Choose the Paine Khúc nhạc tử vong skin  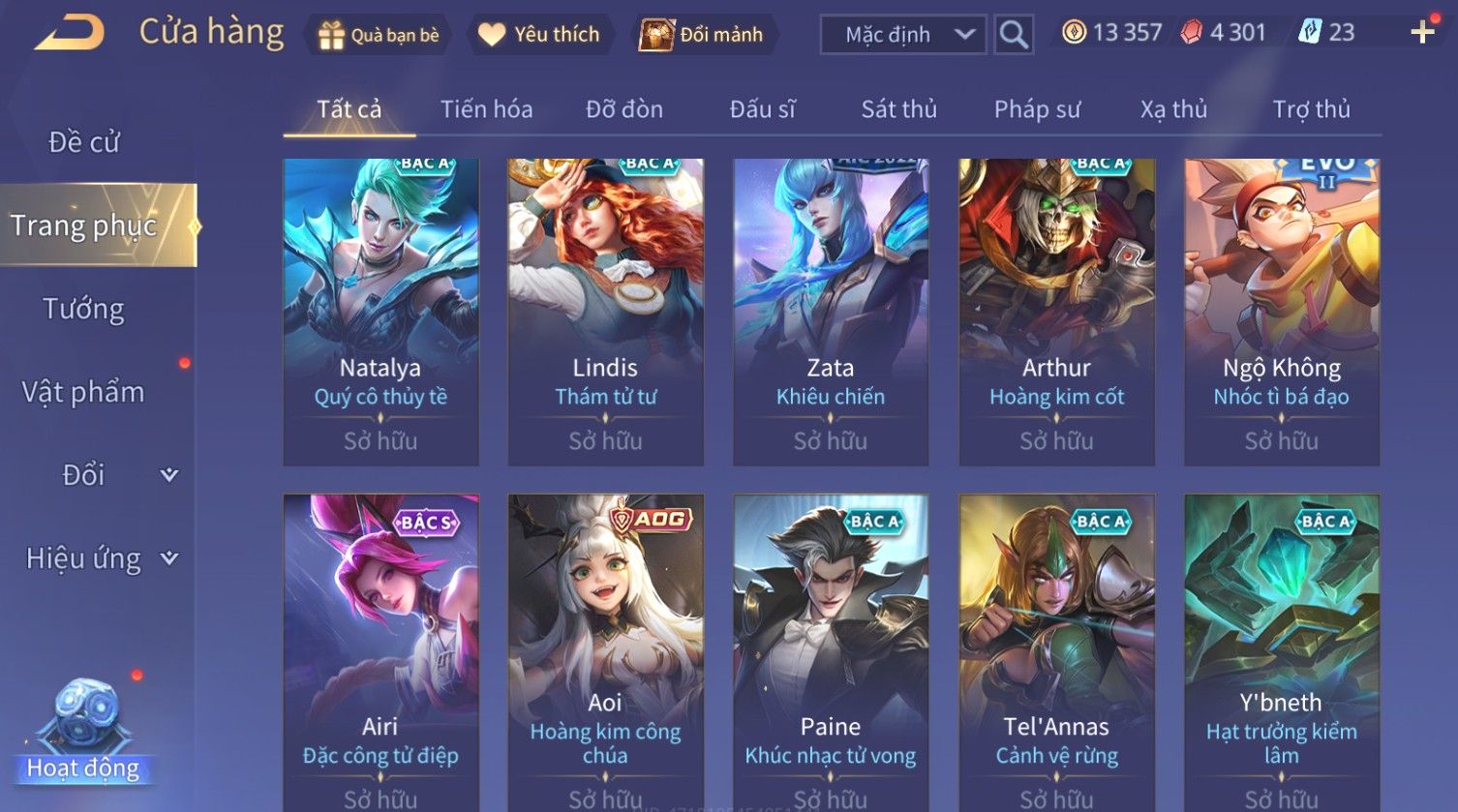pyautogui.click(x=831, y=648)
